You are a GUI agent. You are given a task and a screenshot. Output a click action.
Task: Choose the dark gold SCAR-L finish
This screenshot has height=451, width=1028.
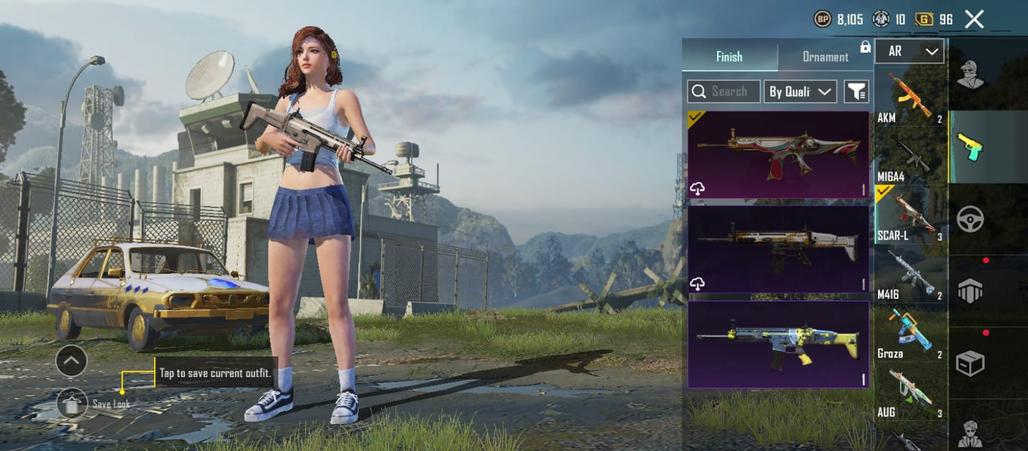(778, 248)
